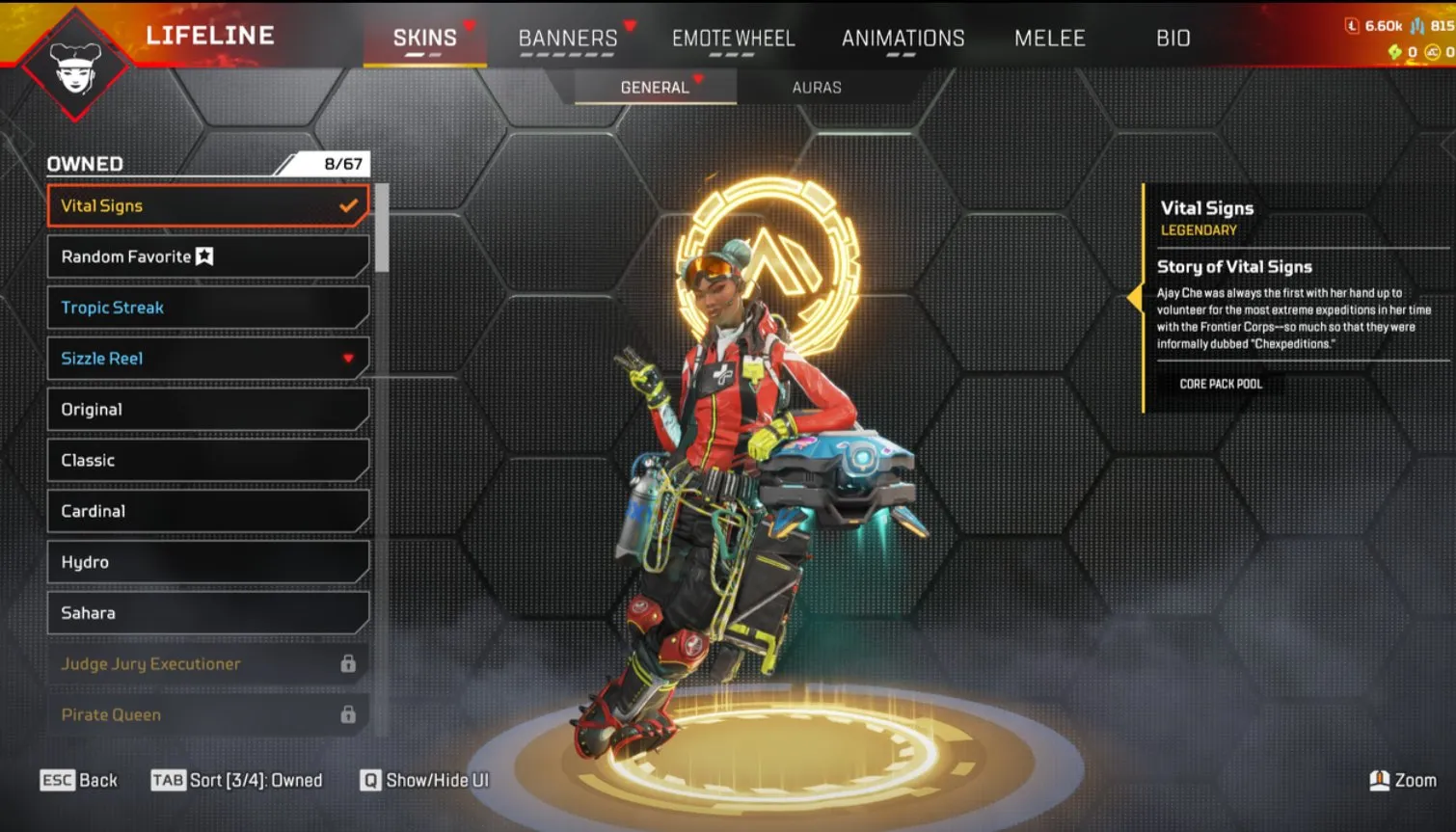Click the lock icon on Judge Jury Executioner
The image size is (1456, 832).
[347, 664]
